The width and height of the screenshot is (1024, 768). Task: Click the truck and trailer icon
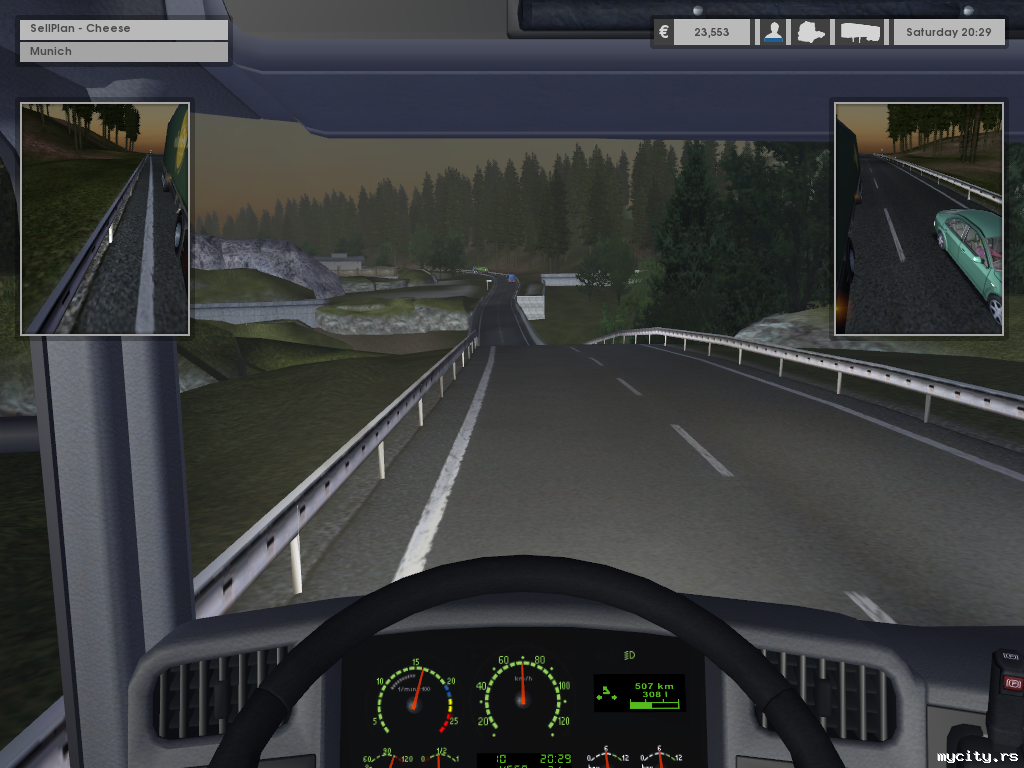(861, 32)
